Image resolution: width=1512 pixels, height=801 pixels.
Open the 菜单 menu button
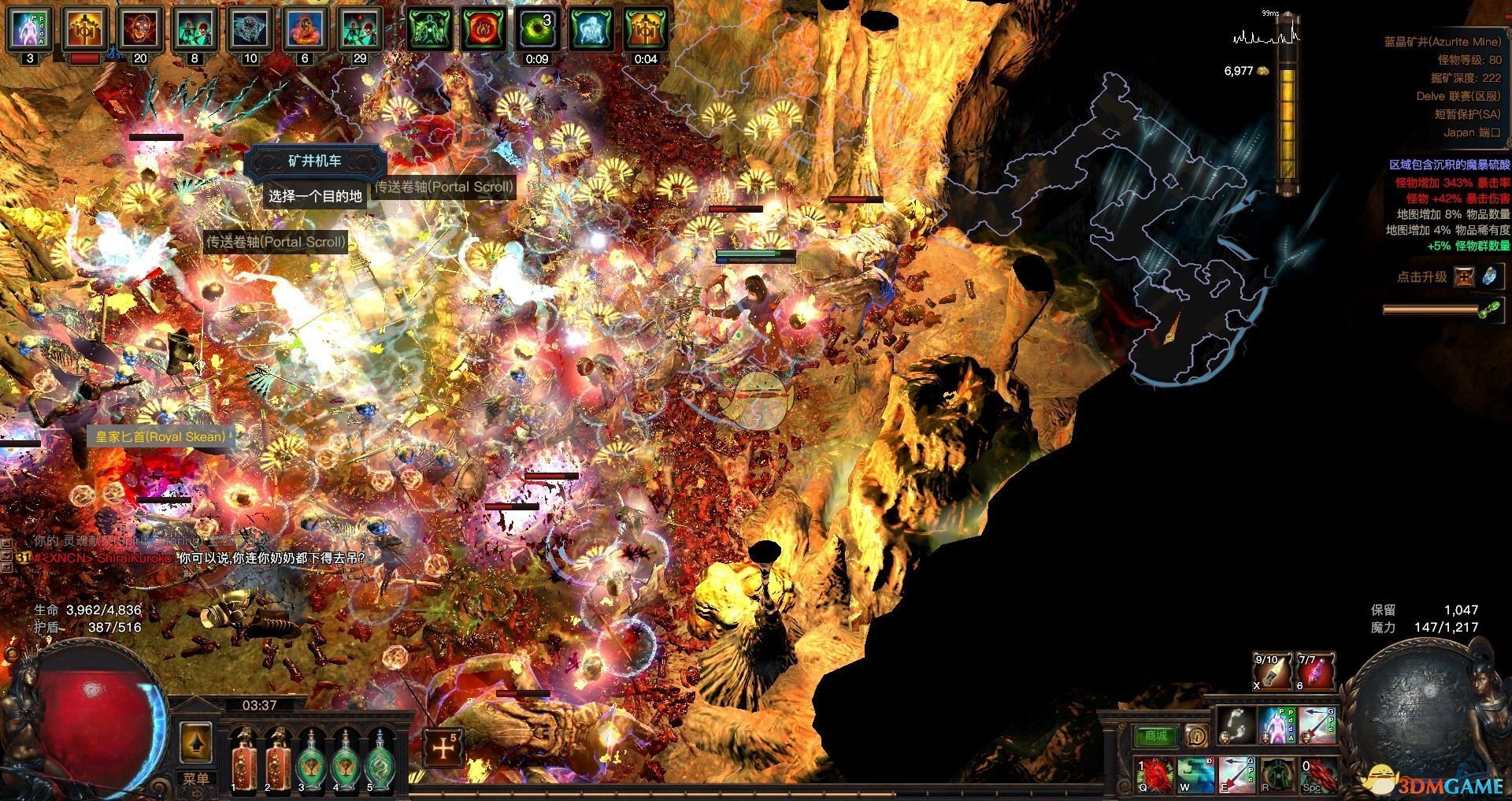(195, 778)
